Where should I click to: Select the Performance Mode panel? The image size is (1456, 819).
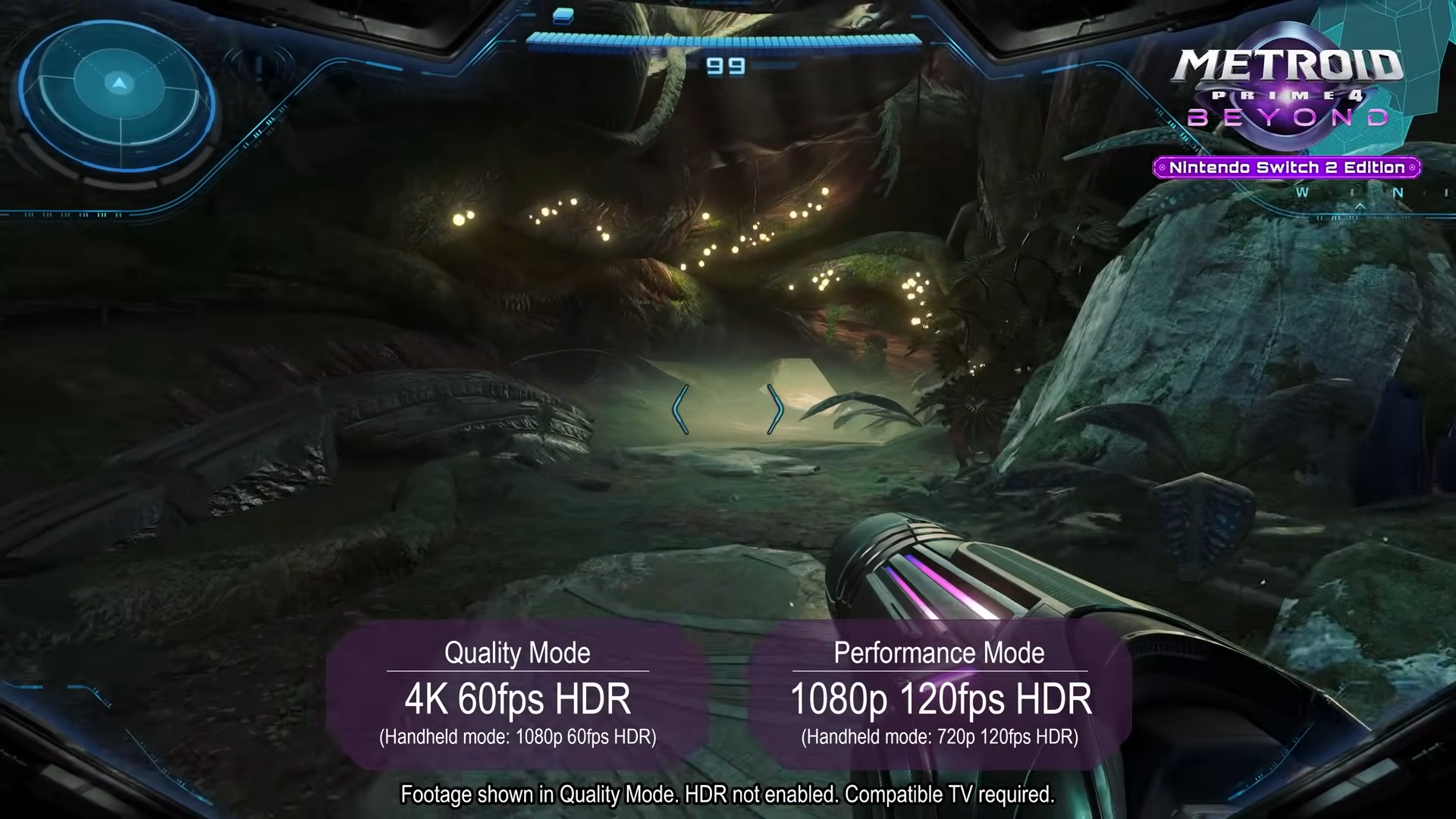[940, 695]
